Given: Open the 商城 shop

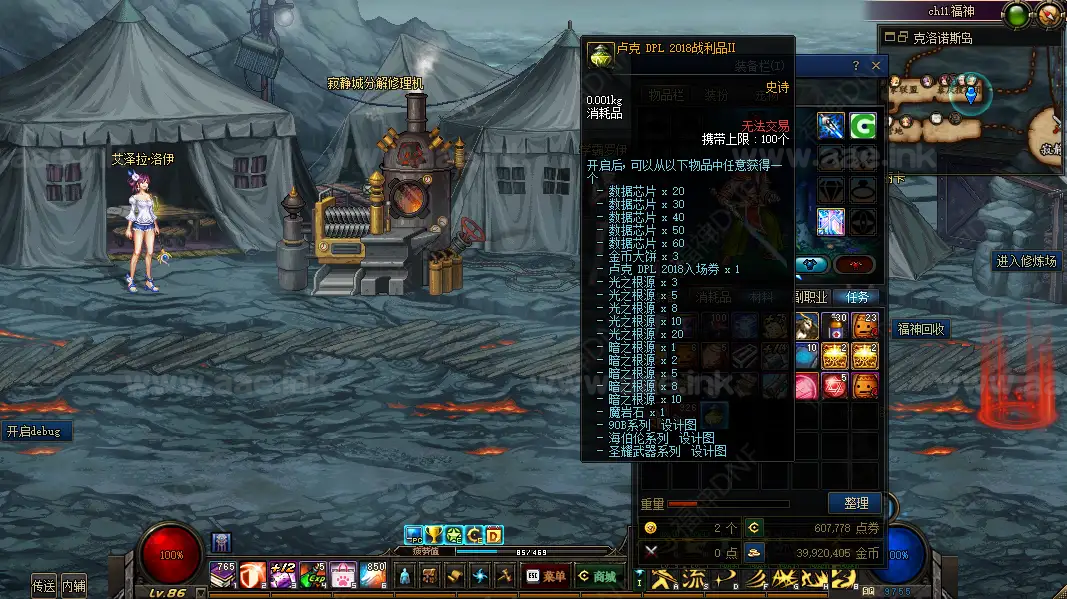Looking at the screenshot, I should pyautogui.click(x=596, y=576).
